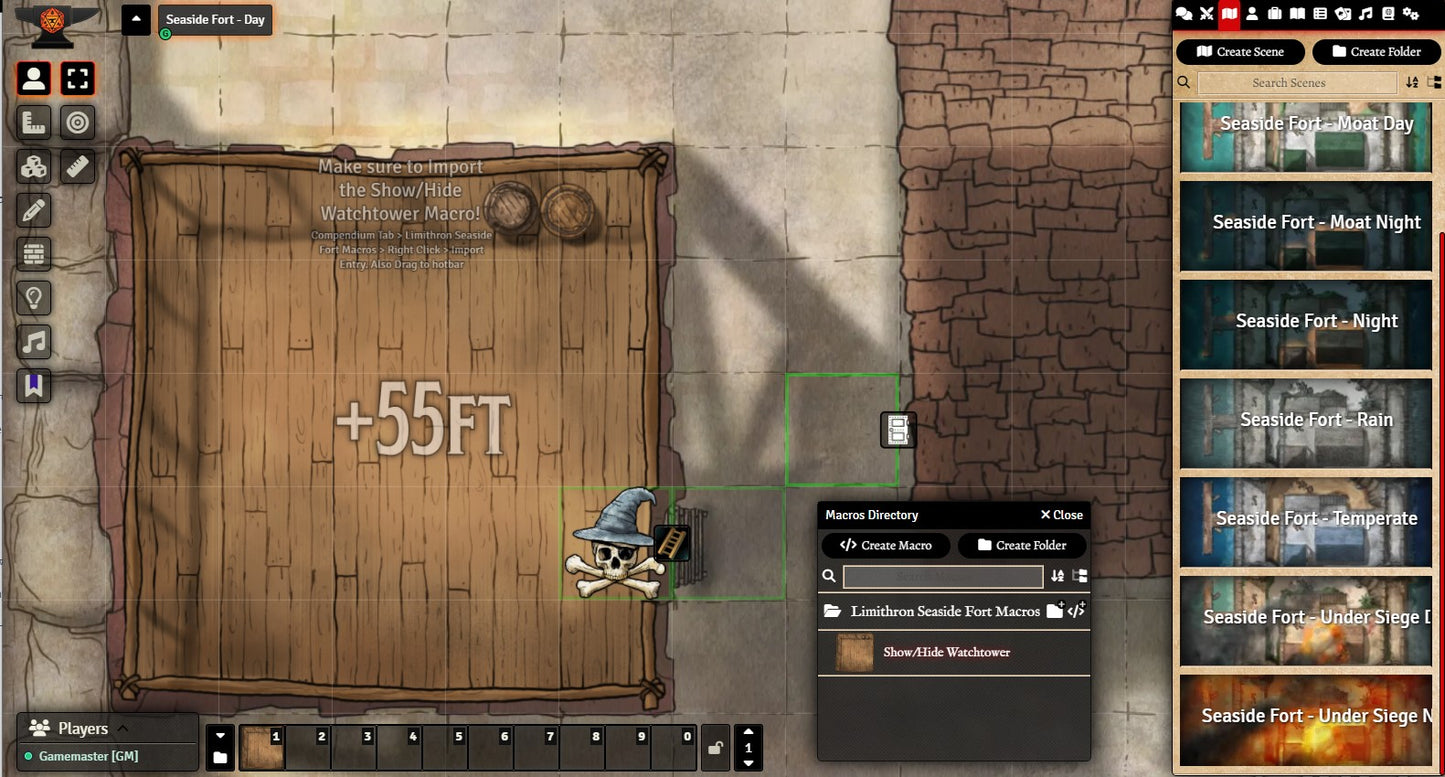
Task: Focus the Search Scenes field
Action: (x=1288, y=83)
